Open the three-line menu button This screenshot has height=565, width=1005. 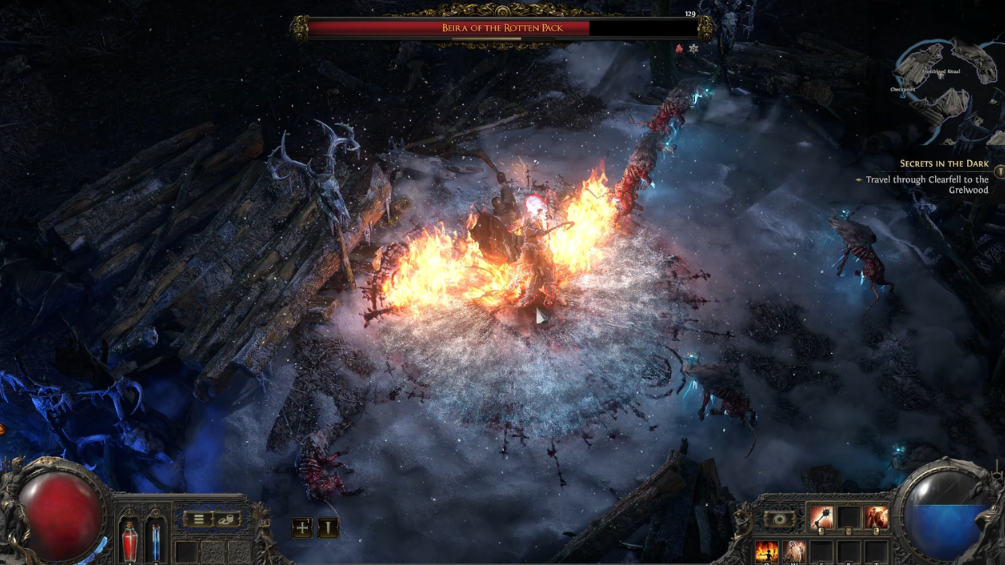click(x=199, y=520)
